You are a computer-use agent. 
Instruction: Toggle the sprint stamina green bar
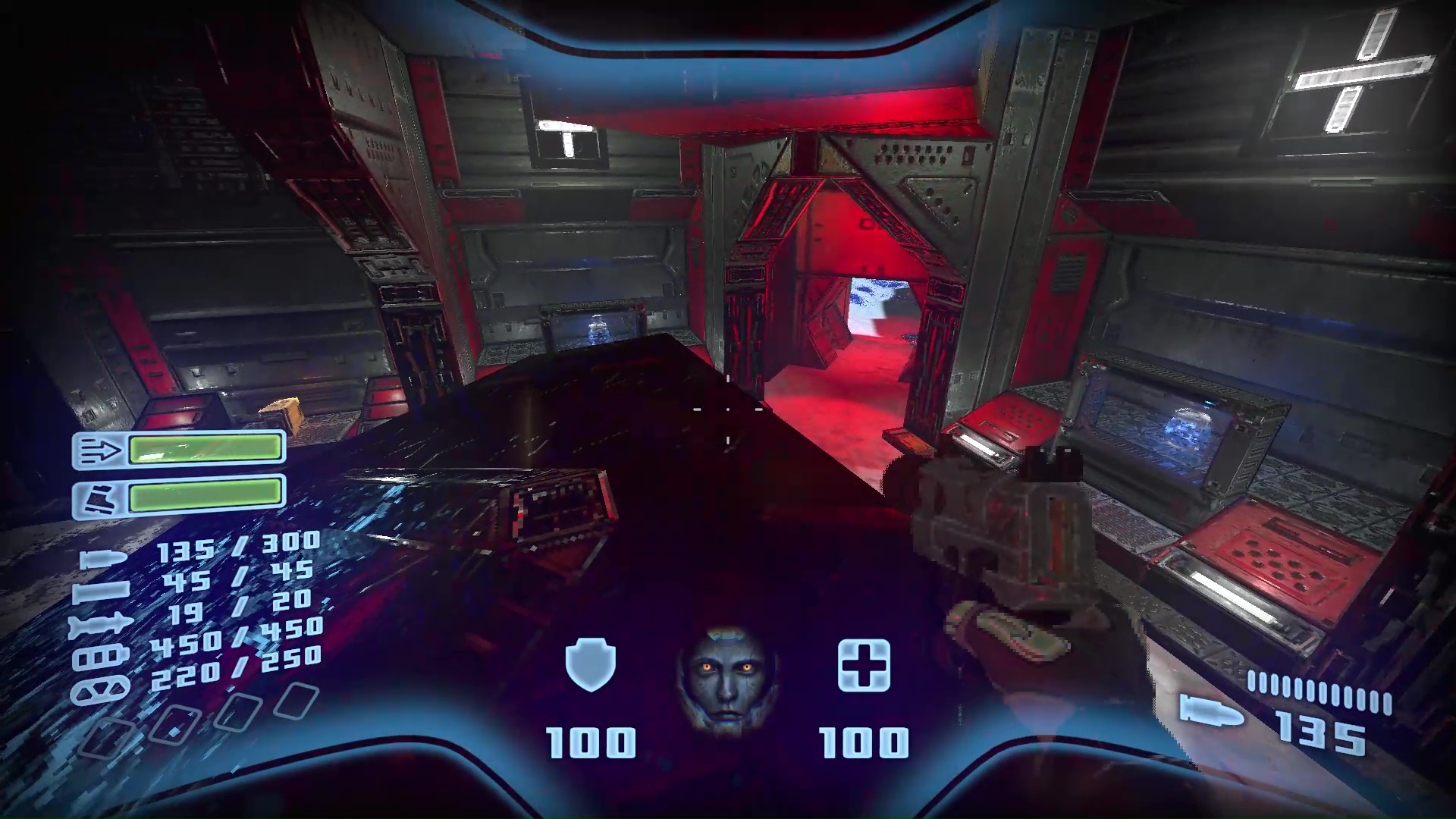[206, 450]
